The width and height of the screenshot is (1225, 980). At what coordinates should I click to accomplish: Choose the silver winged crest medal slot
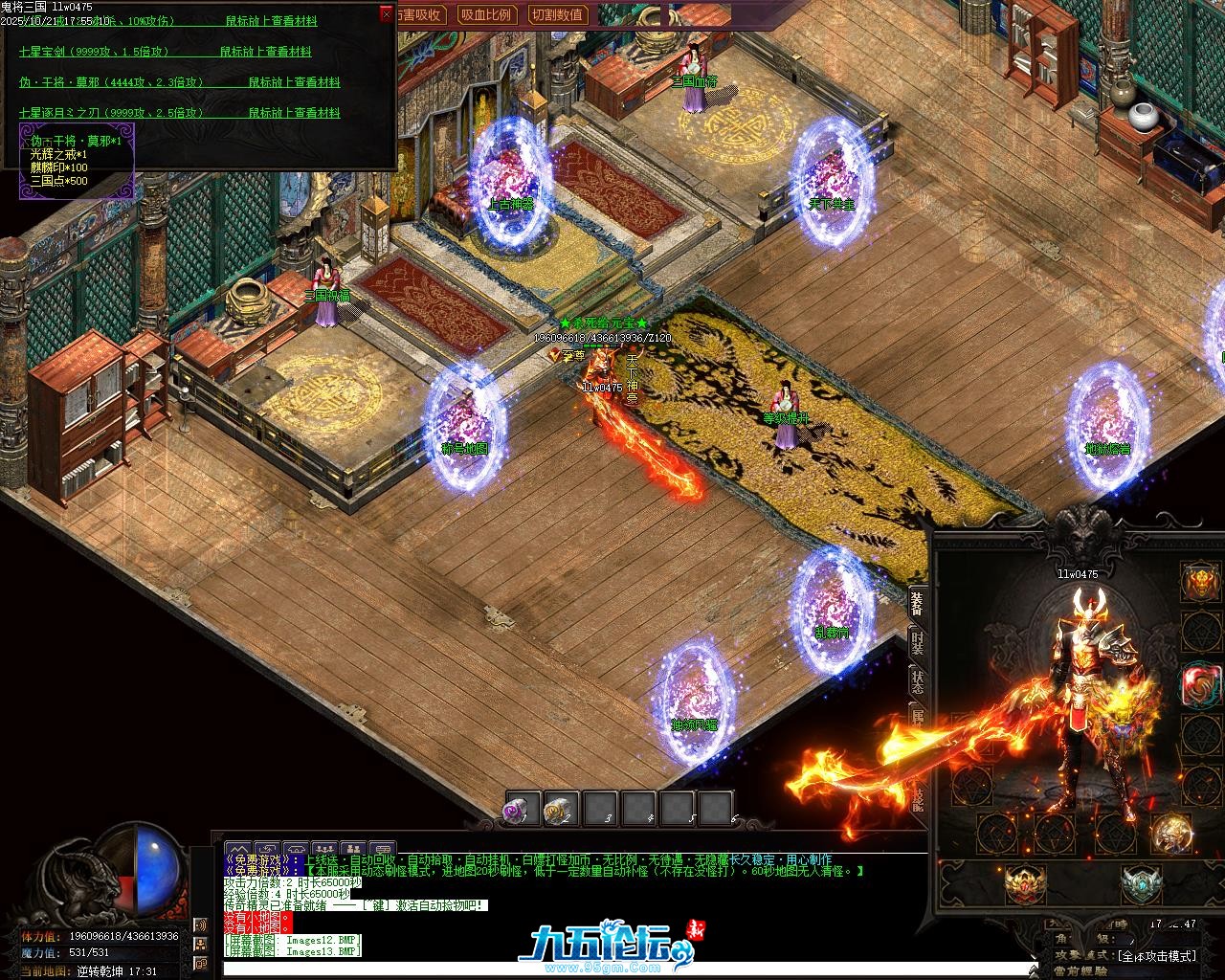1141,882
